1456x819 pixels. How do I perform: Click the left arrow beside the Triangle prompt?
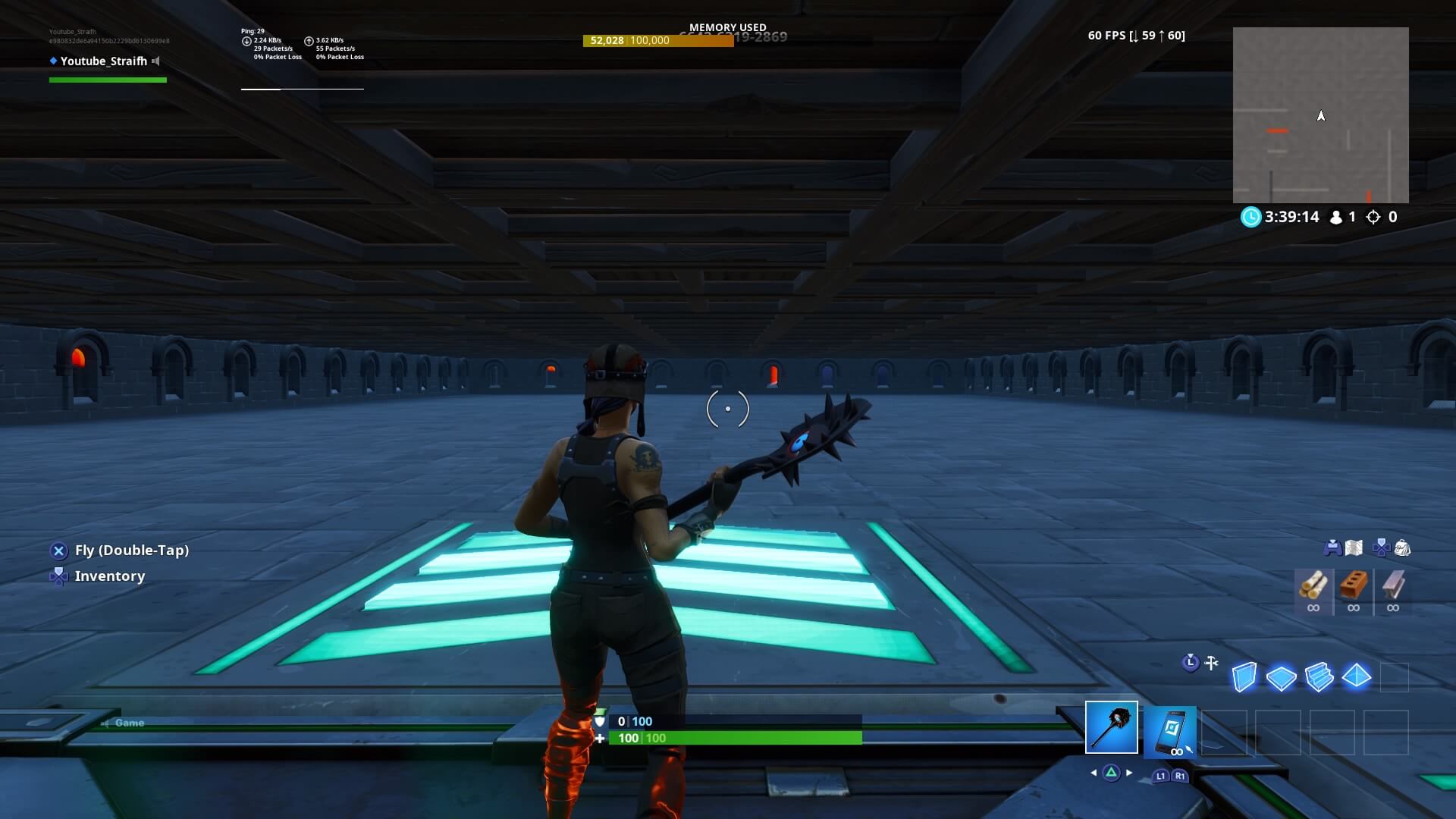click(1094, 773)
